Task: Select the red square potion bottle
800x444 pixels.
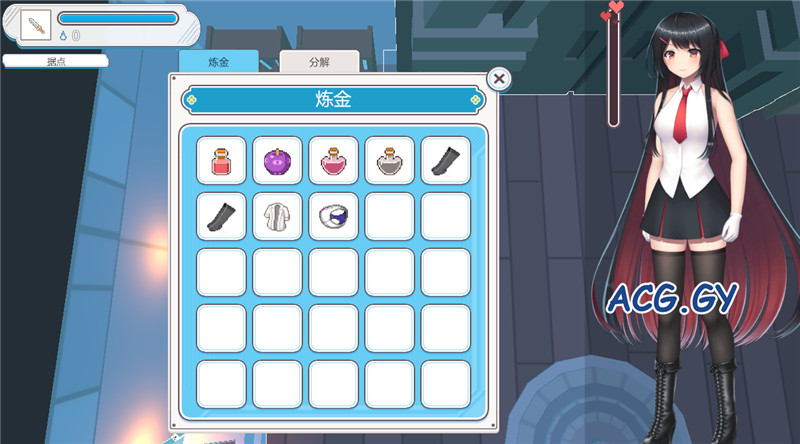Action: [221, 160]
